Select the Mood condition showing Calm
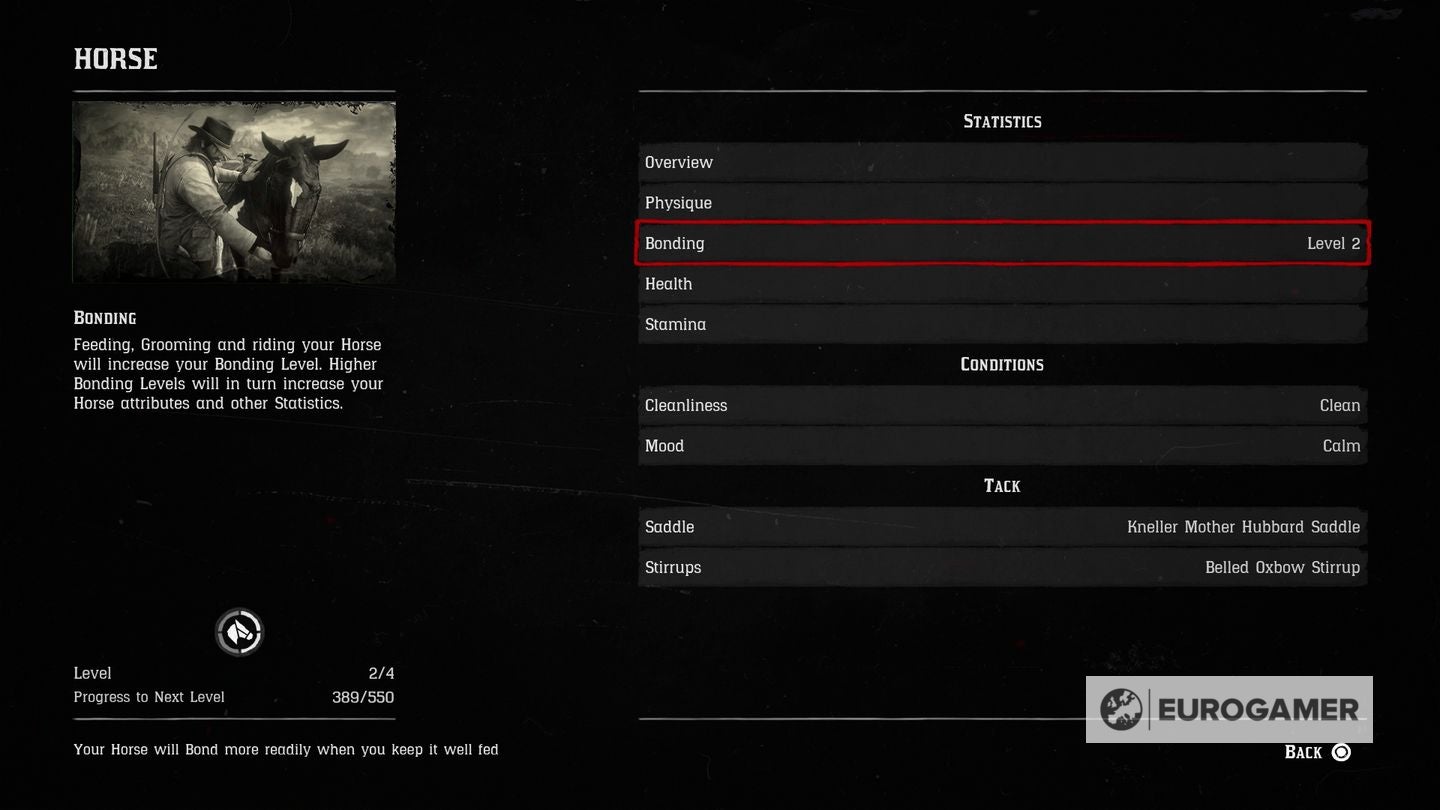Viewport: 1440px width, 810px height. pos(1001,445)
